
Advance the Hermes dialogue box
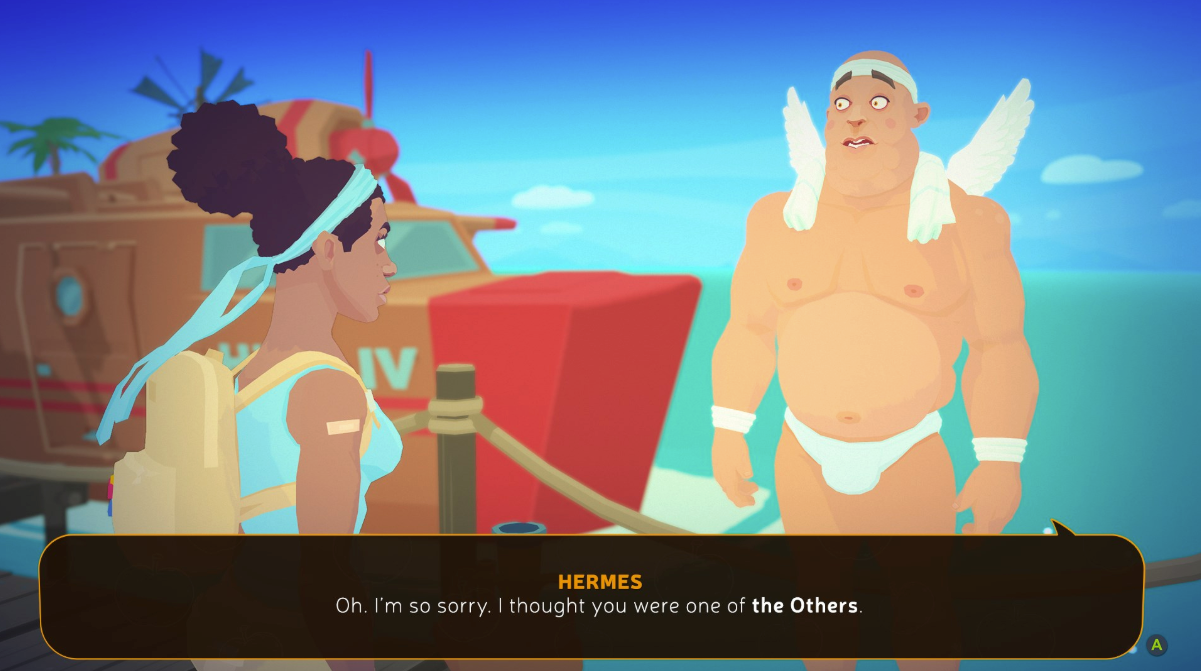(x=1156, y=645)
